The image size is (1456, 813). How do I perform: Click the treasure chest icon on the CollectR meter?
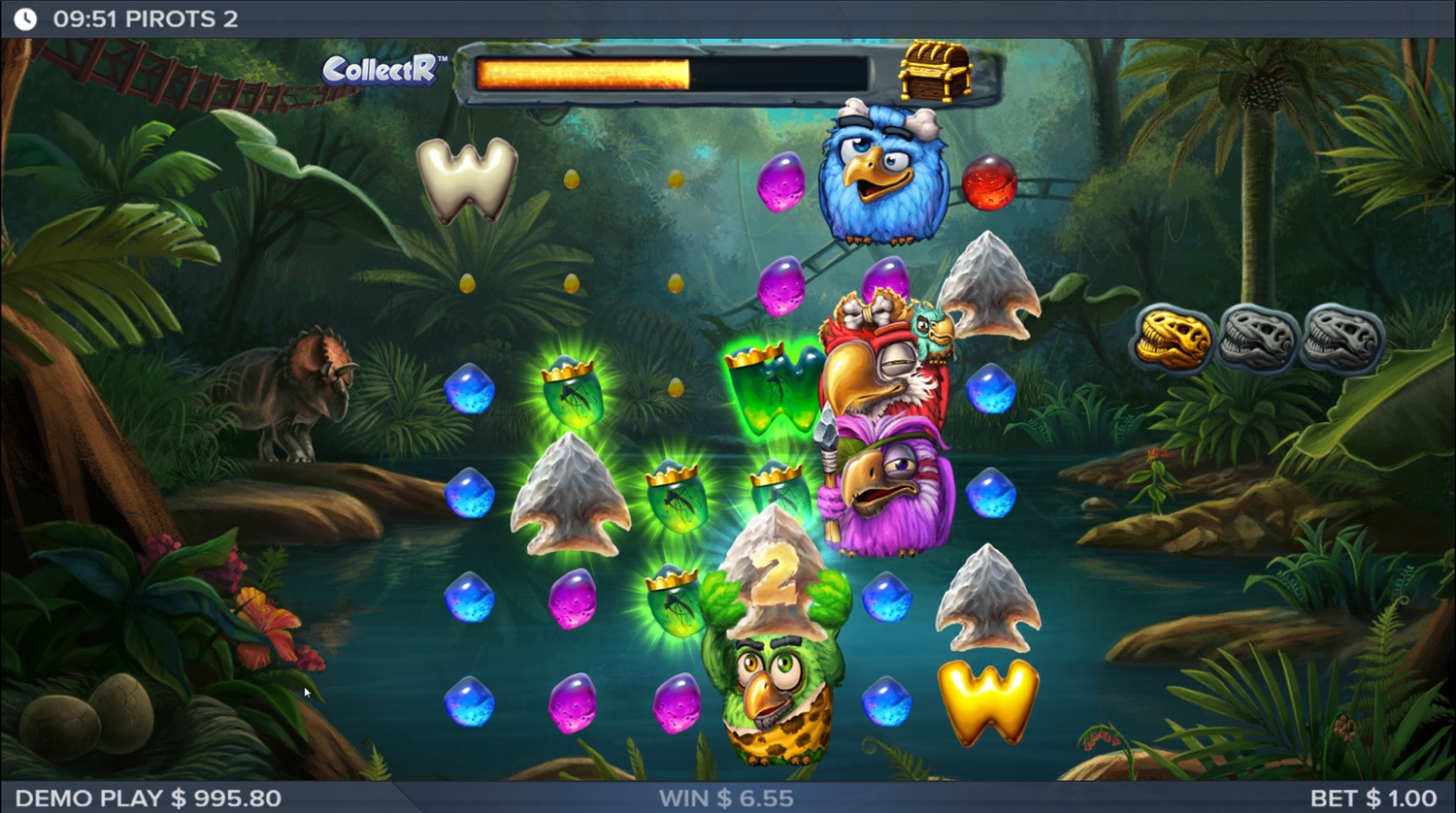pyautogui.click(x=934, y=71)
